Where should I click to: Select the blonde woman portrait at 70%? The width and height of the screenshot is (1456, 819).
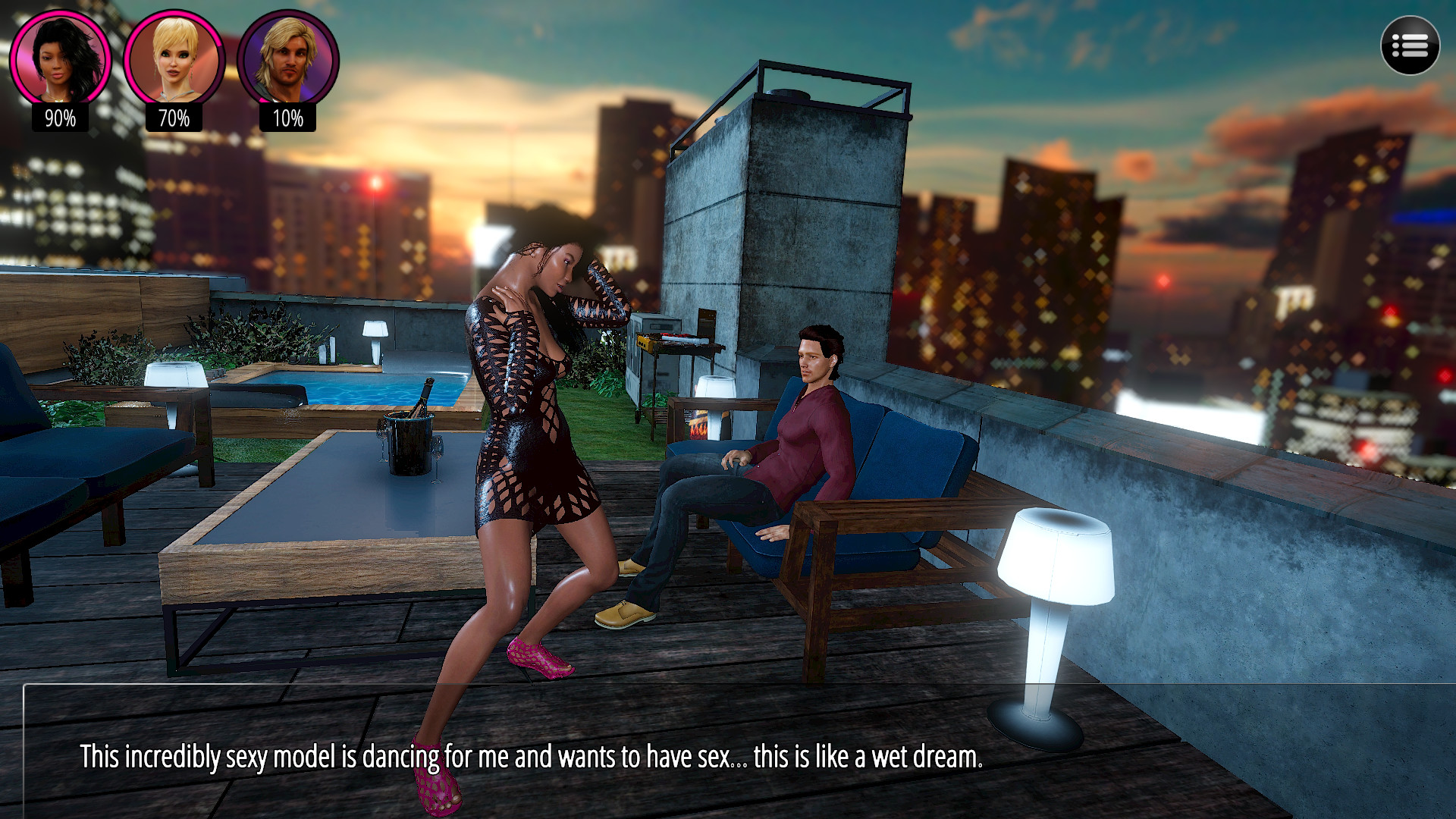pos(174,59)
